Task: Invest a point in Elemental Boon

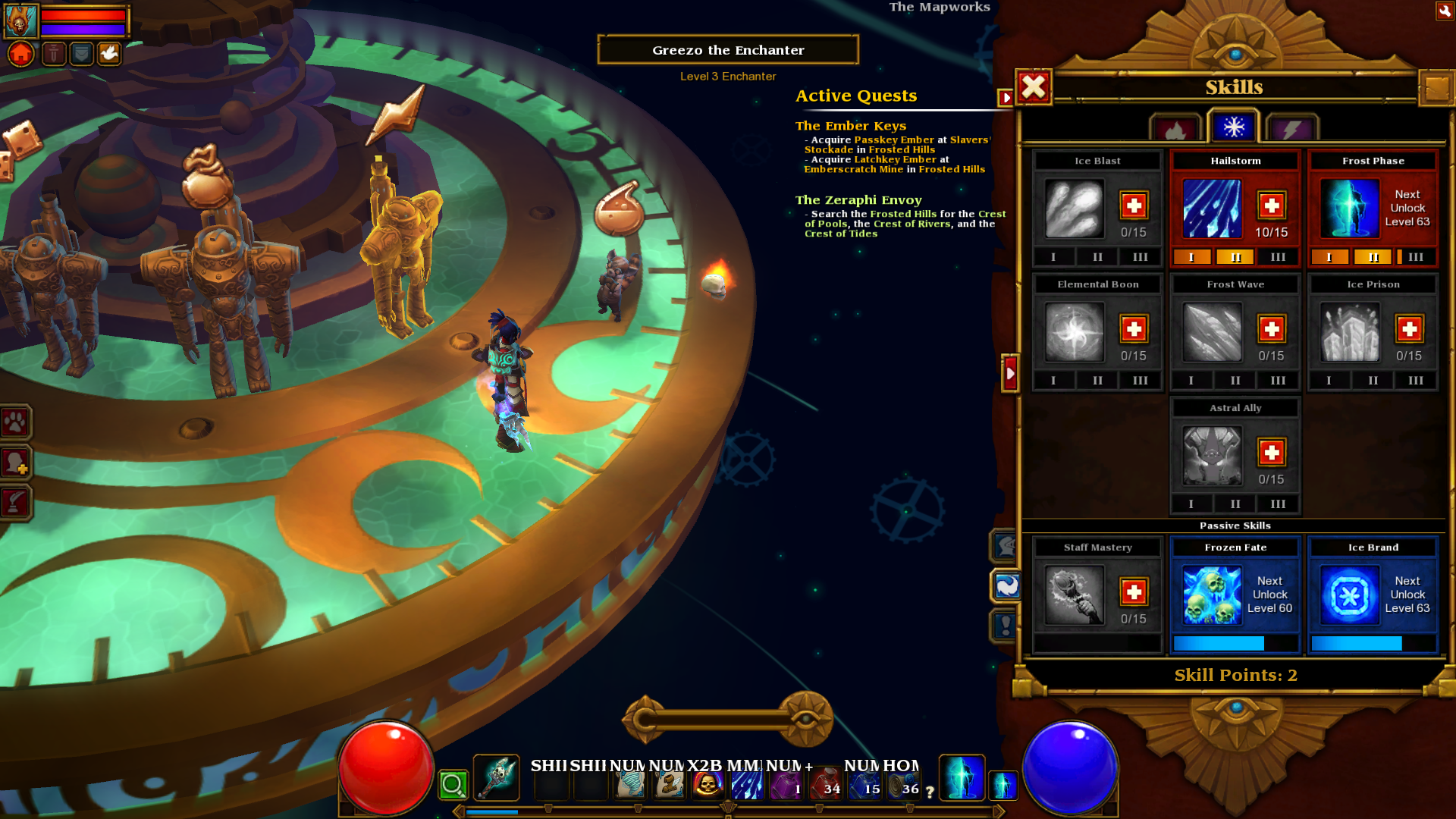Action: (x=1134, y=329)
